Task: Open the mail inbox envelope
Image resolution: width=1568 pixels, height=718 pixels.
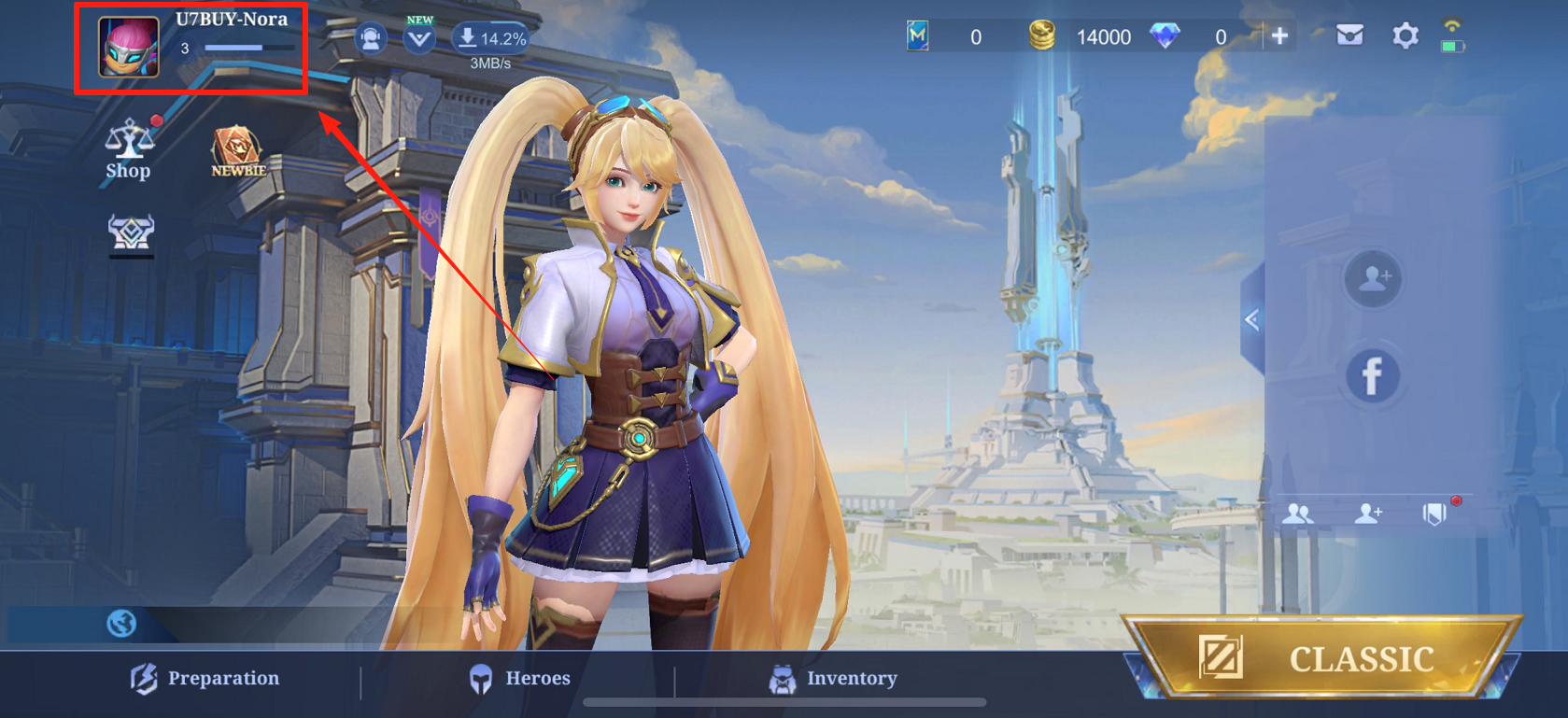Action: click(x=1349, y=36)
